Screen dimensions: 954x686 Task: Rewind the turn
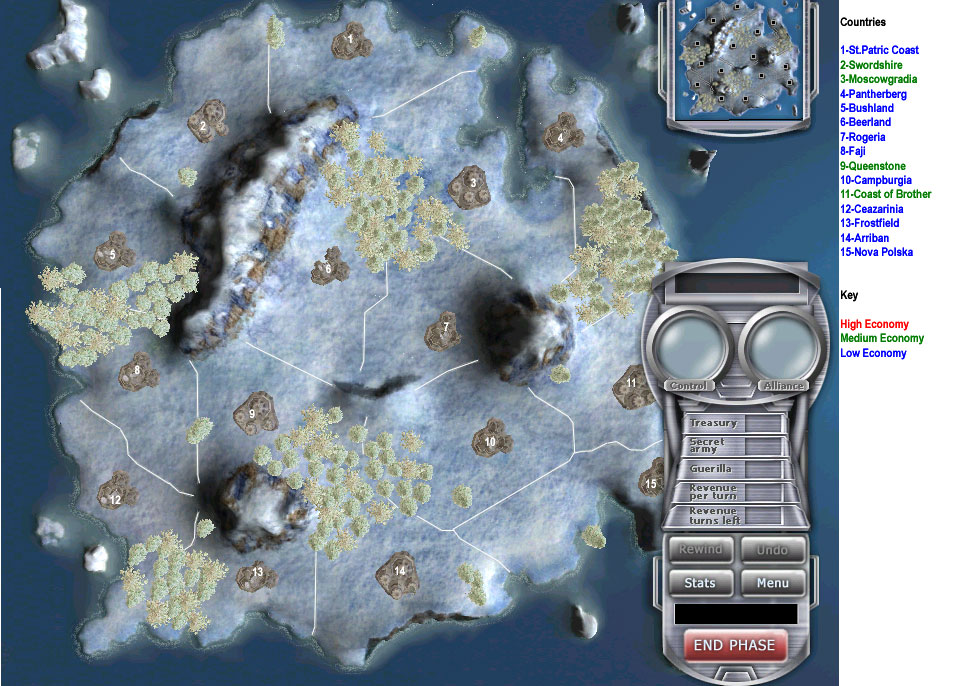tap(699, 550)
